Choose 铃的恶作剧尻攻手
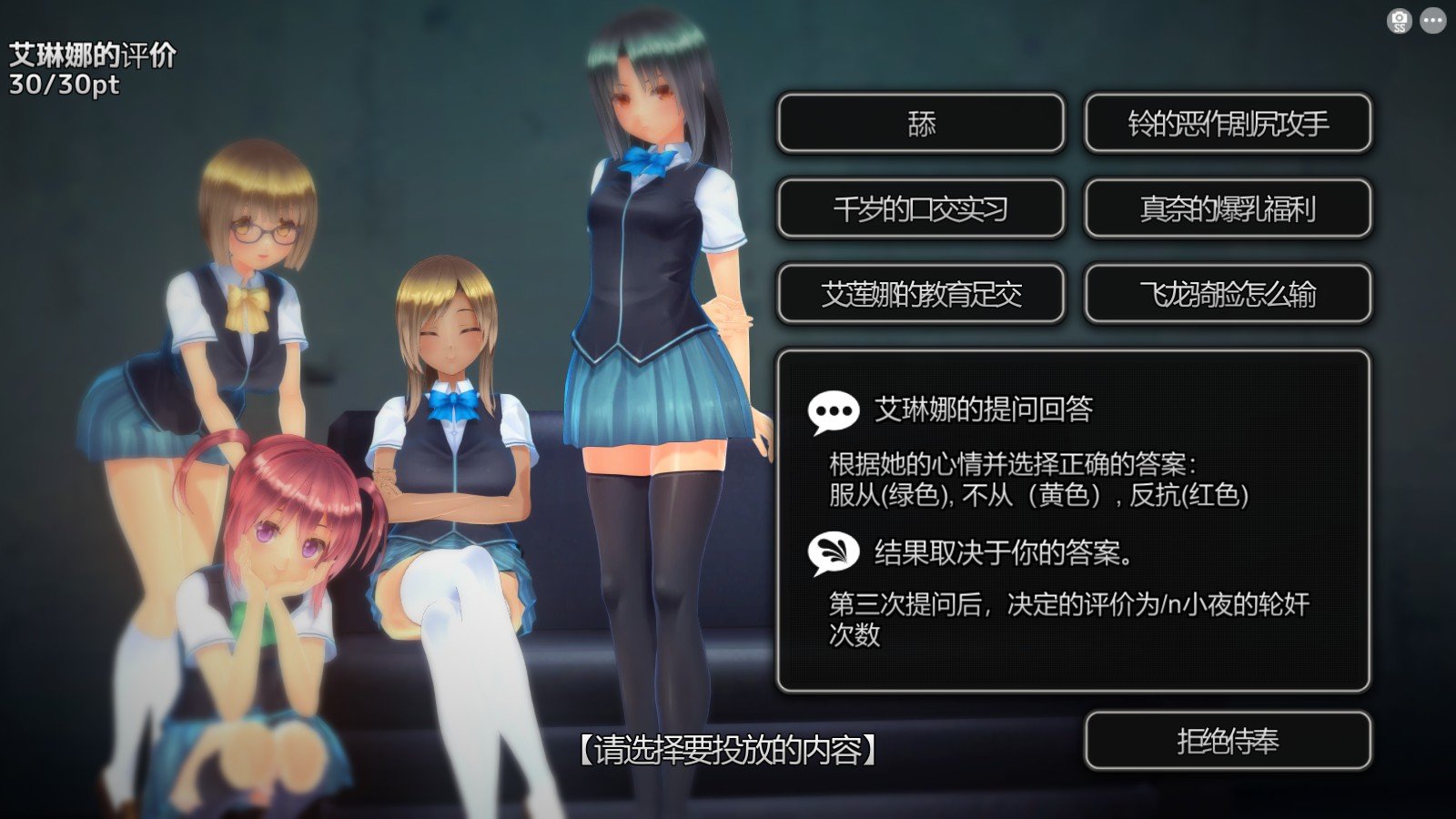Image resolution: width=1456 pixels, height=819 pixels. click(1228, 126)
